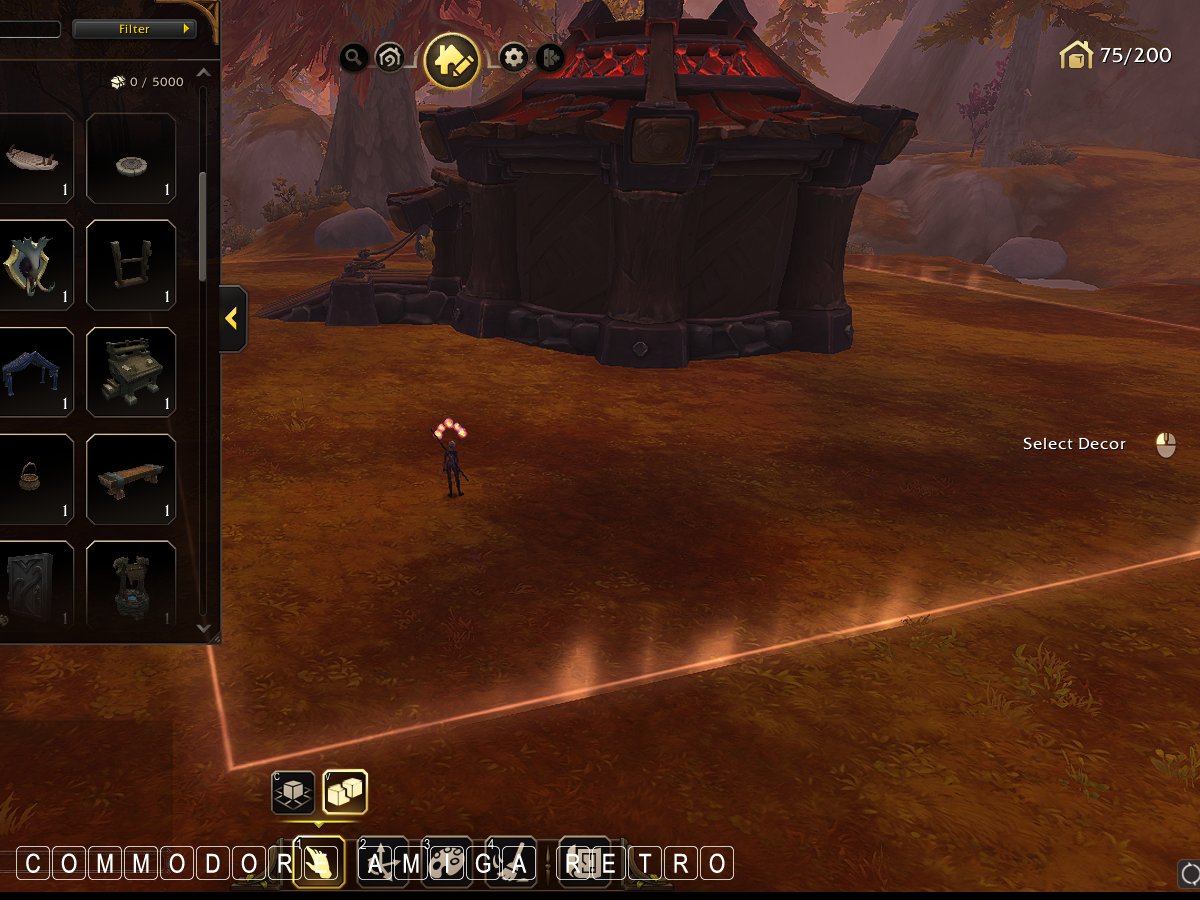Screen dimensions: 1200x900
Task: Click the exit arrow icon beside the gear
Action: coord(550,58)
